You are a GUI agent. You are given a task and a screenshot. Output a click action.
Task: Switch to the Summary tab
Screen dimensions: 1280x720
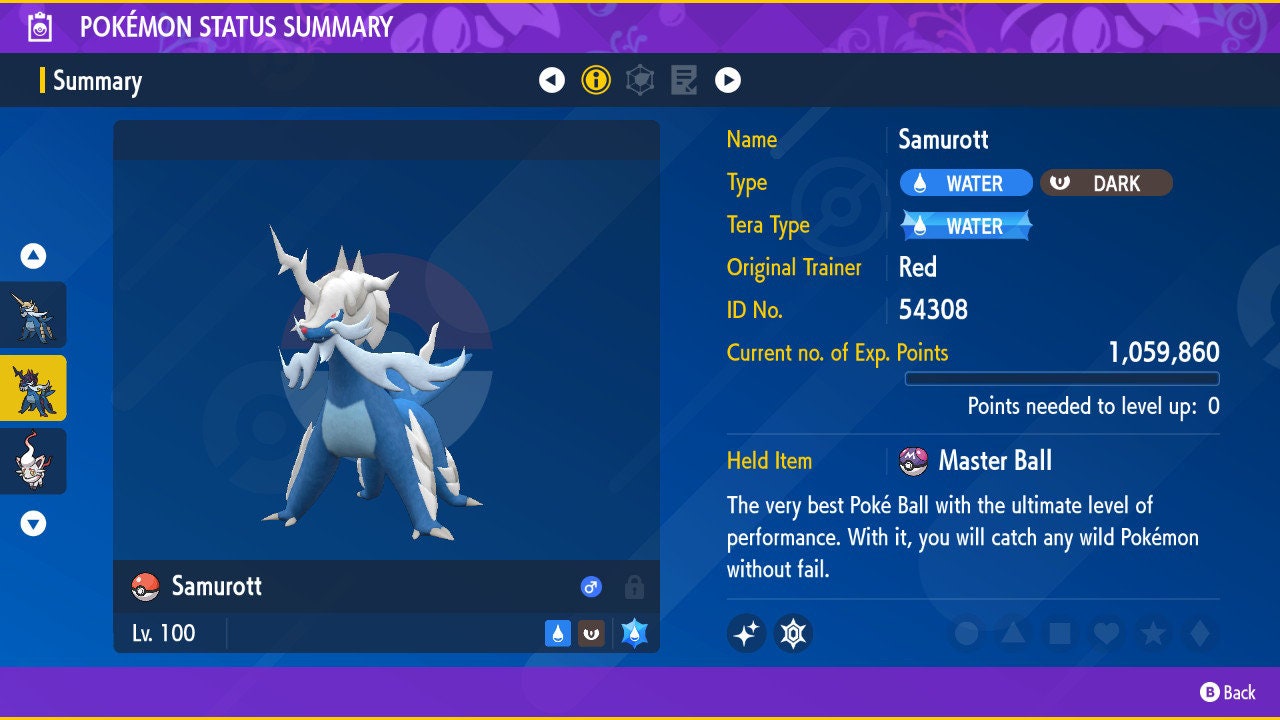tap(97, 80)
